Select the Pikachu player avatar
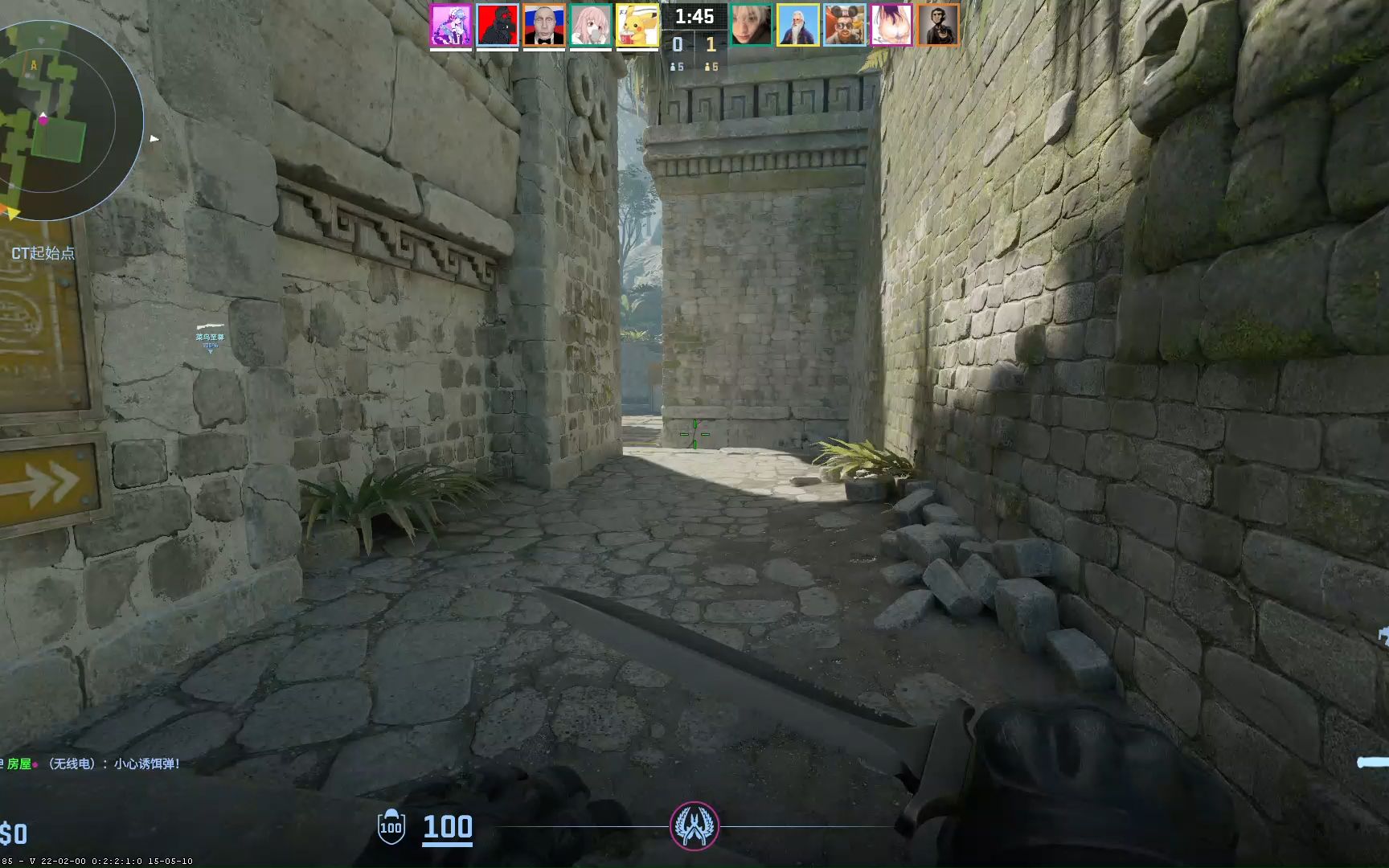The width and height of the screenshot is (1389, 868). (636, 24)
